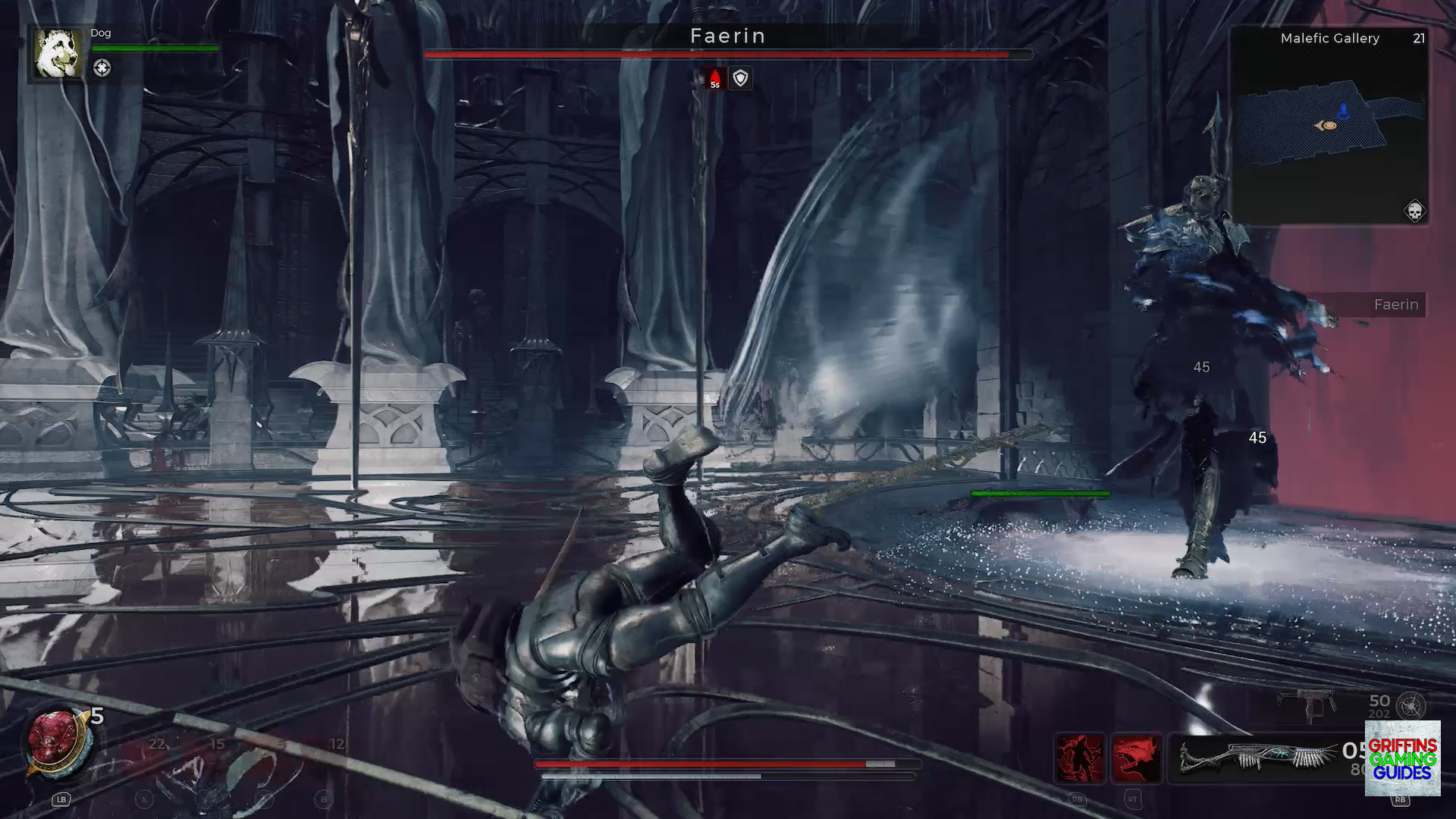Select the Malefic Gallery location label
This screenshot has width=1456, height=819.
click(x=1329, y=38)
